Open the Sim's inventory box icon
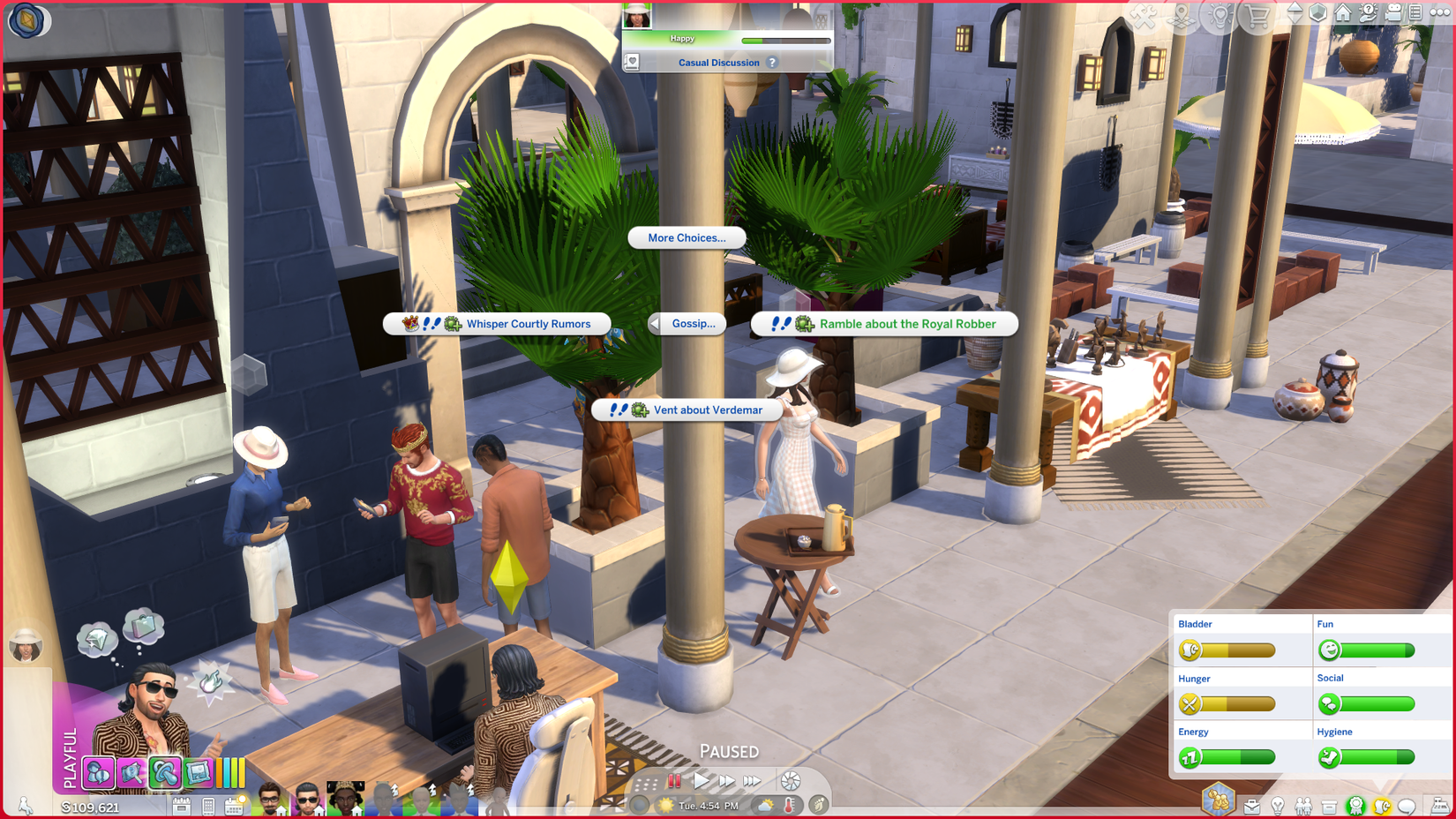Screen dimensions: 1456x819 tap(1328, 806)
